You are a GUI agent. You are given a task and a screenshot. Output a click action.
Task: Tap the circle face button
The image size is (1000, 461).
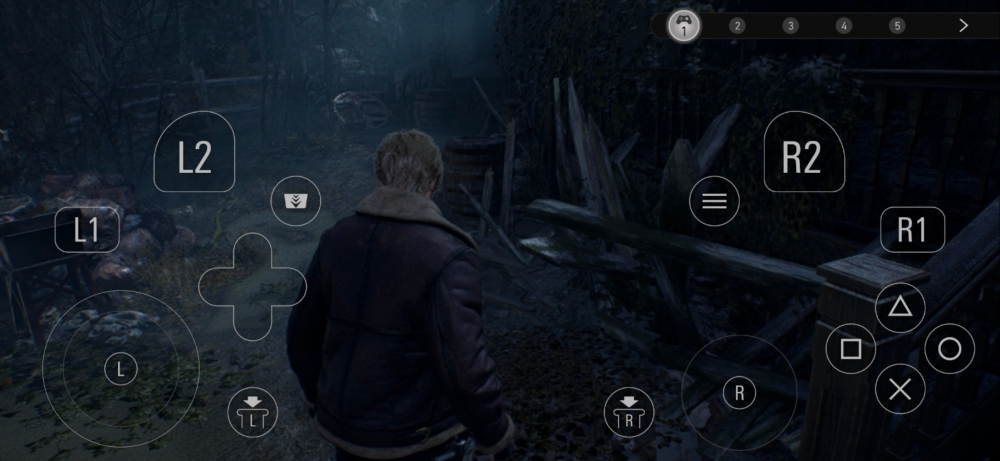pos(949,349)
